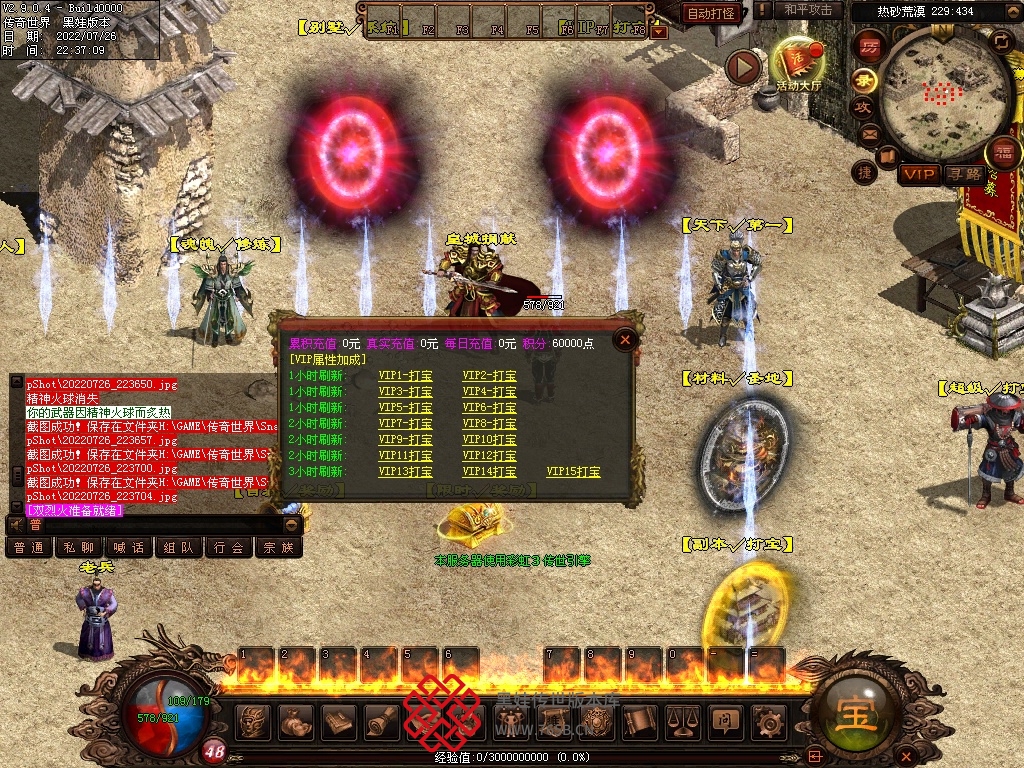Switch the 和平攻击 attack mode
This screenshot has width=1024, height=768.
[x=808, y=10]
